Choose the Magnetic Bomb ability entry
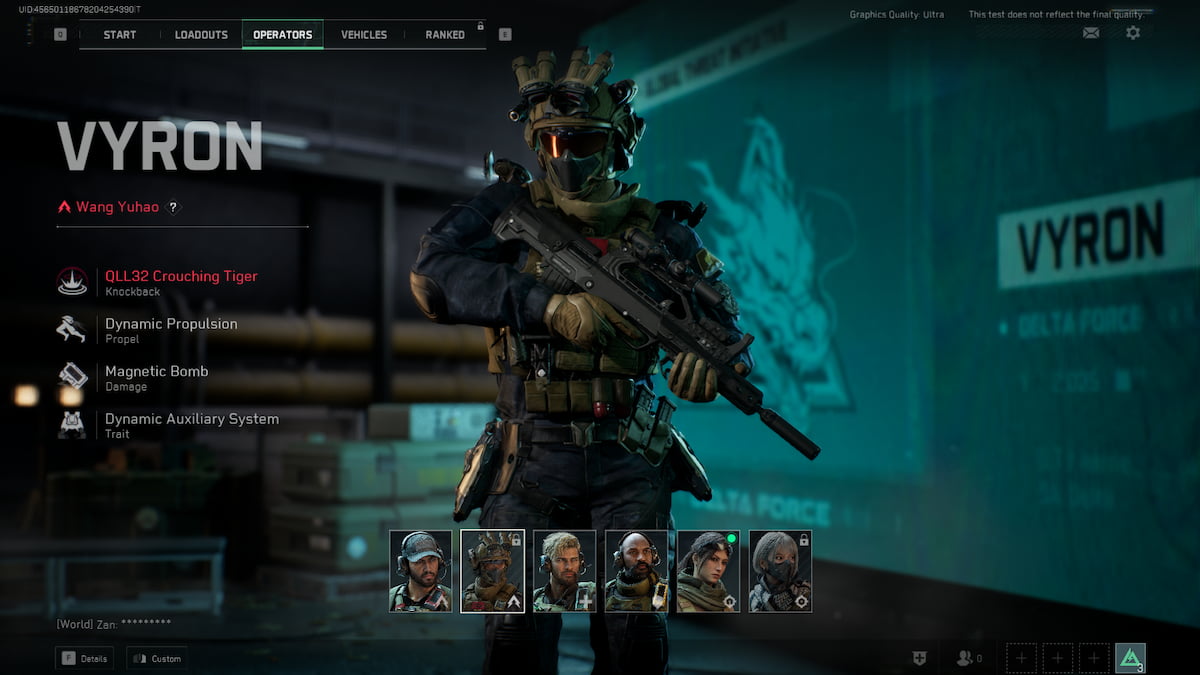Screen dimensions: 1200x675 click(x=156, y=377)
